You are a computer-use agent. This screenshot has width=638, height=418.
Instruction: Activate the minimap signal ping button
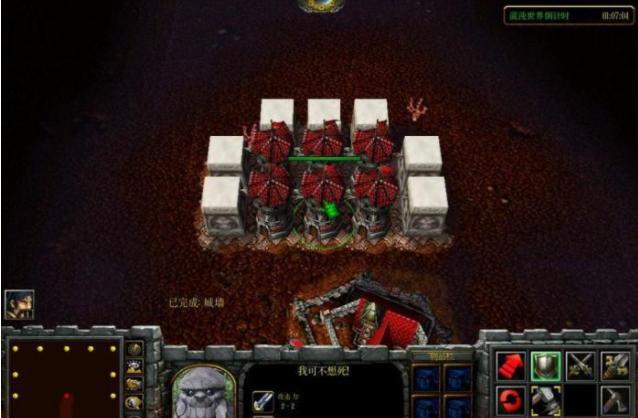pos(135,352)
